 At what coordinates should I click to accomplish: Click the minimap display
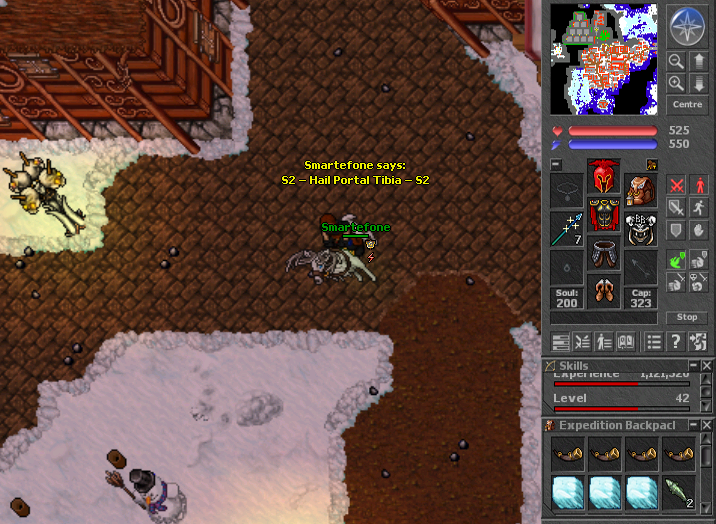pos(604,59)
